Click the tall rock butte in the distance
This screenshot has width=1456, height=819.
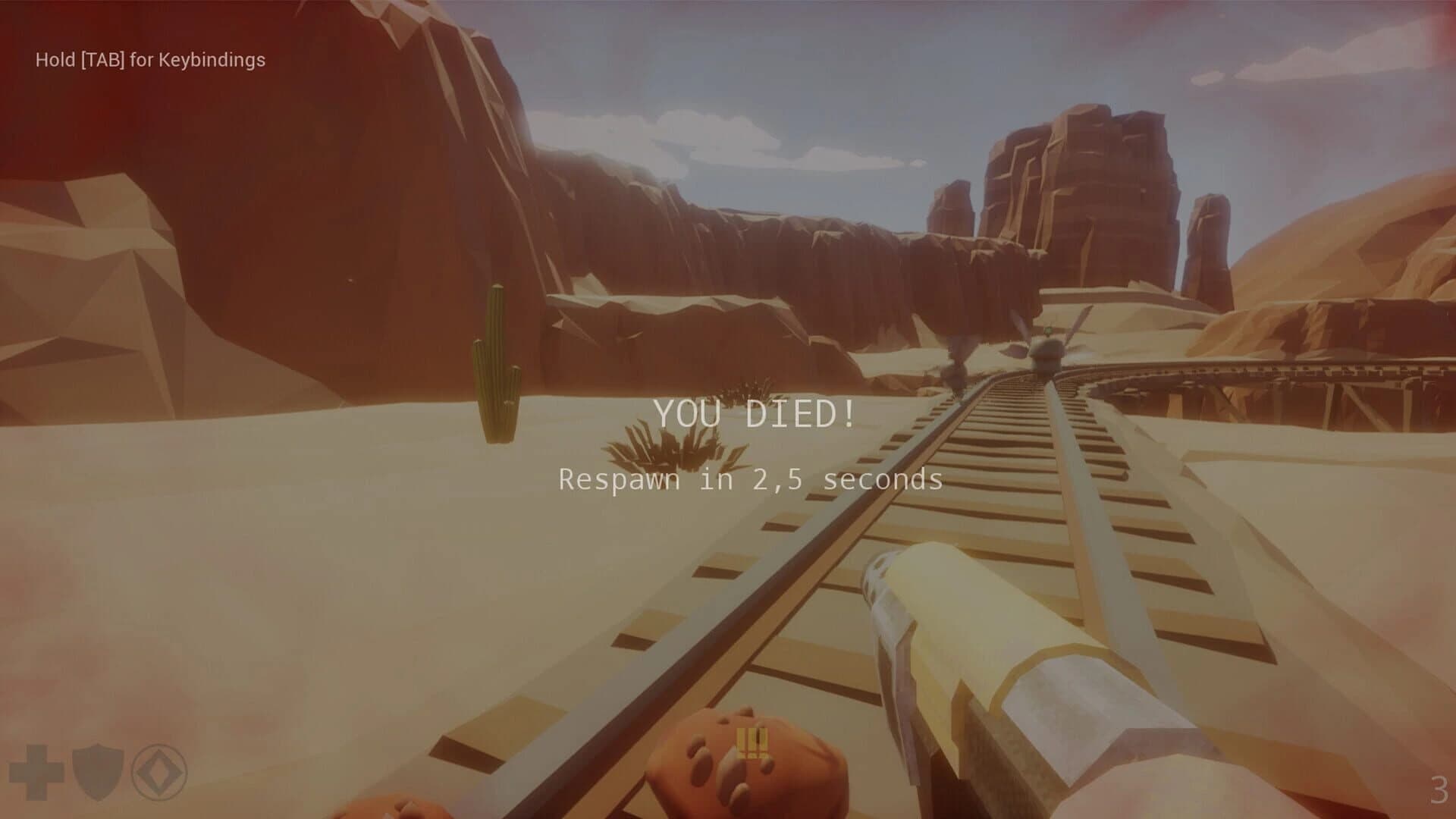[x=1084, y=190]
